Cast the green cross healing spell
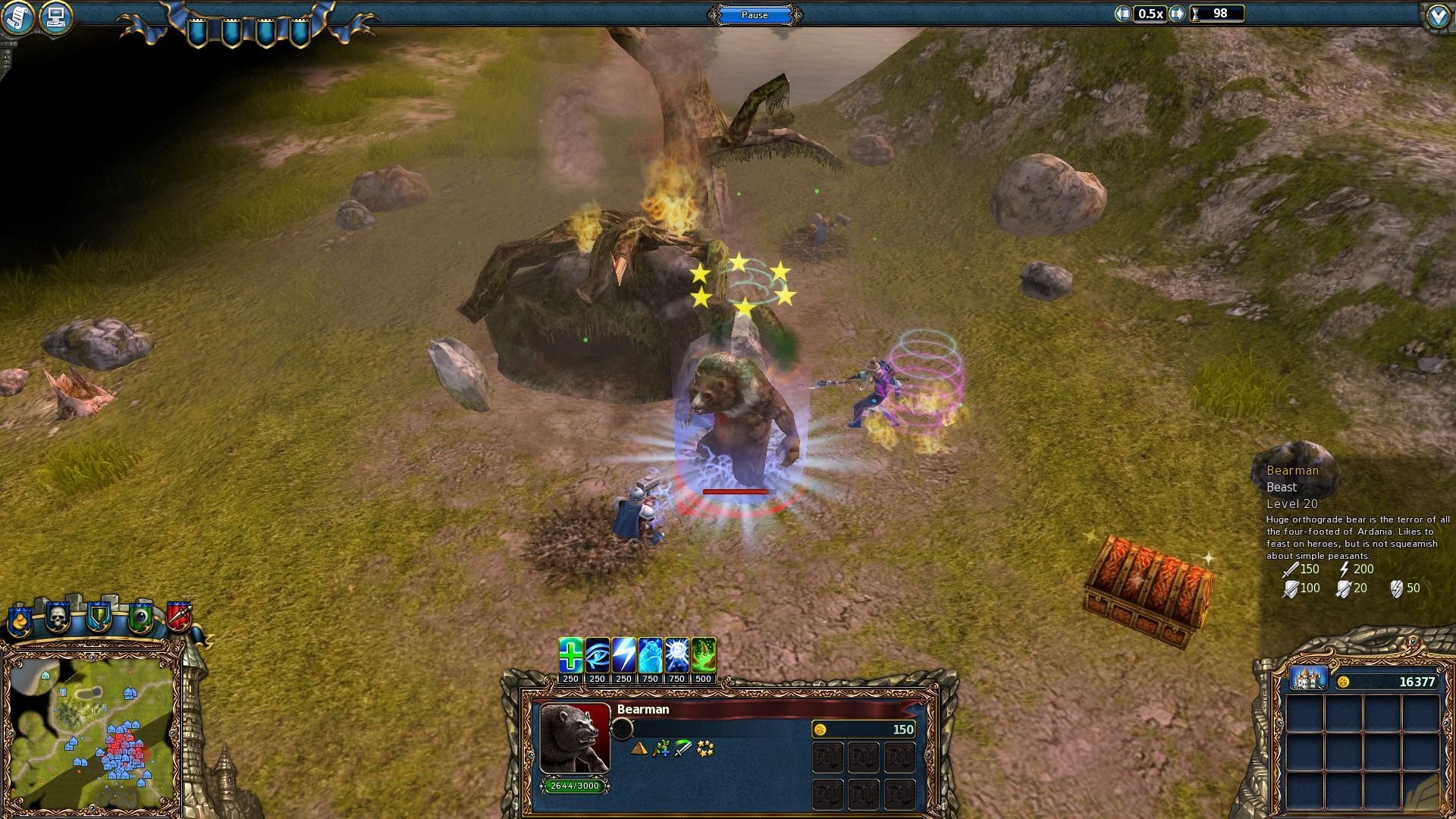Image resolution: width=1456 pixels, height=819 pixels. (x=570, y=655)
